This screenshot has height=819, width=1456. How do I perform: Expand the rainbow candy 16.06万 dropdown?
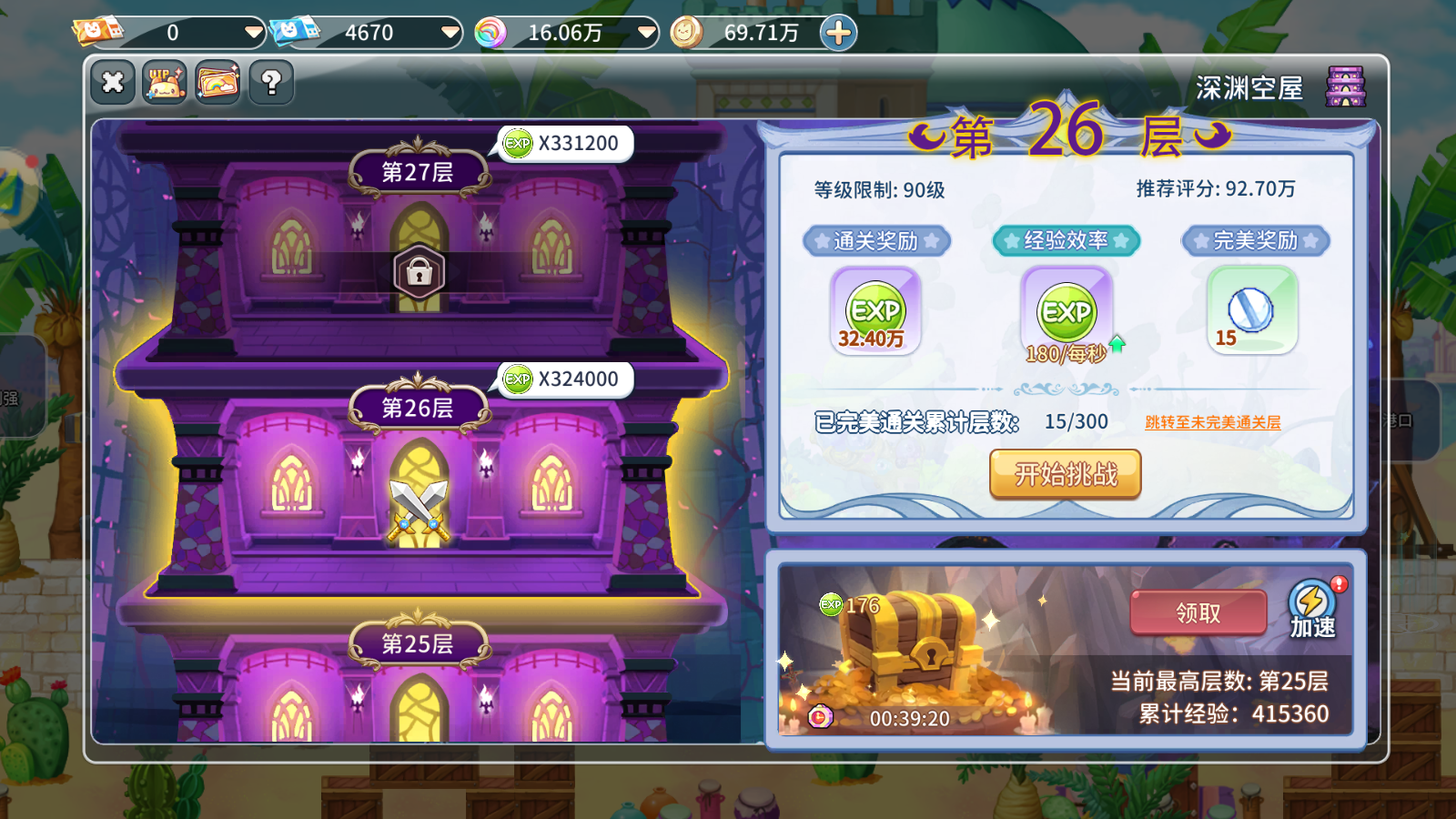click(646, 32)
